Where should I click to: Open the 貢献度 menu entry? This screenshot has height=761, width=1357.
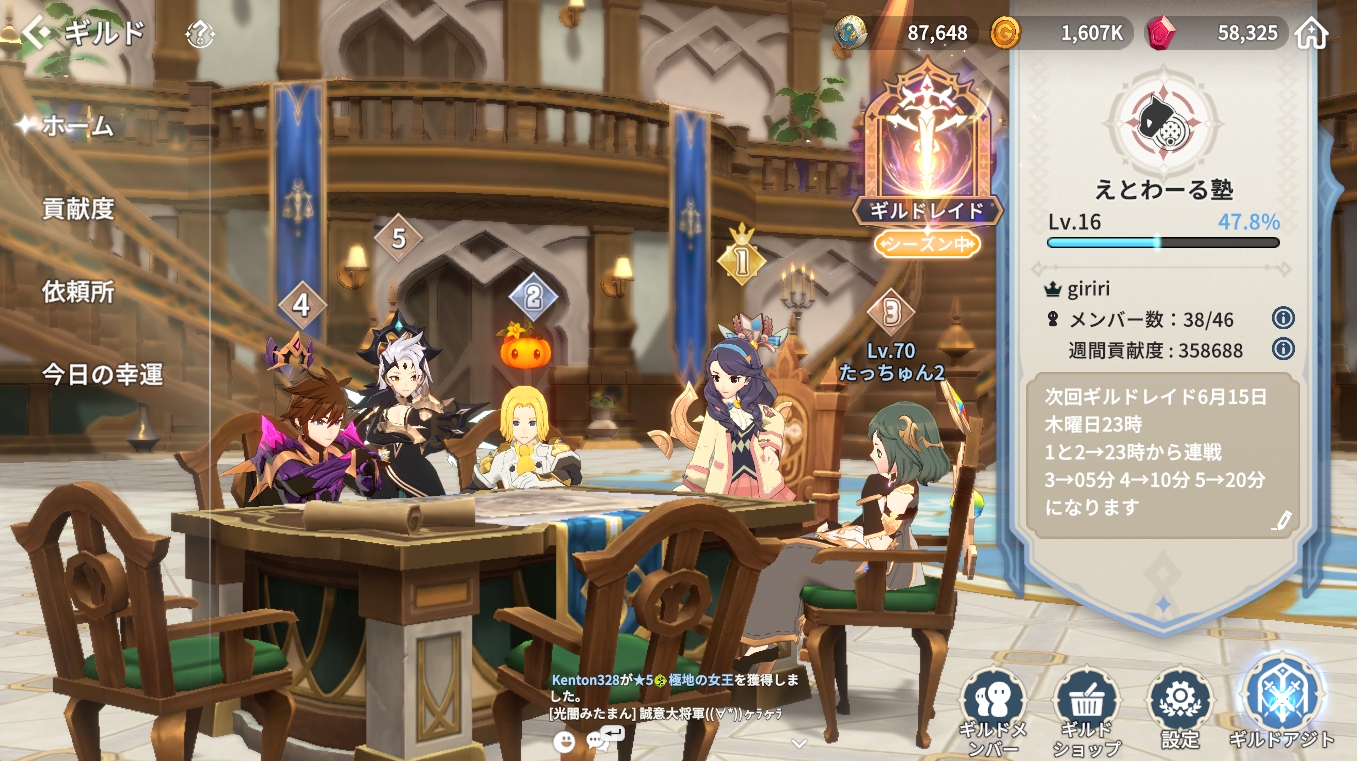pyautogui.click(x=78, y=209)
